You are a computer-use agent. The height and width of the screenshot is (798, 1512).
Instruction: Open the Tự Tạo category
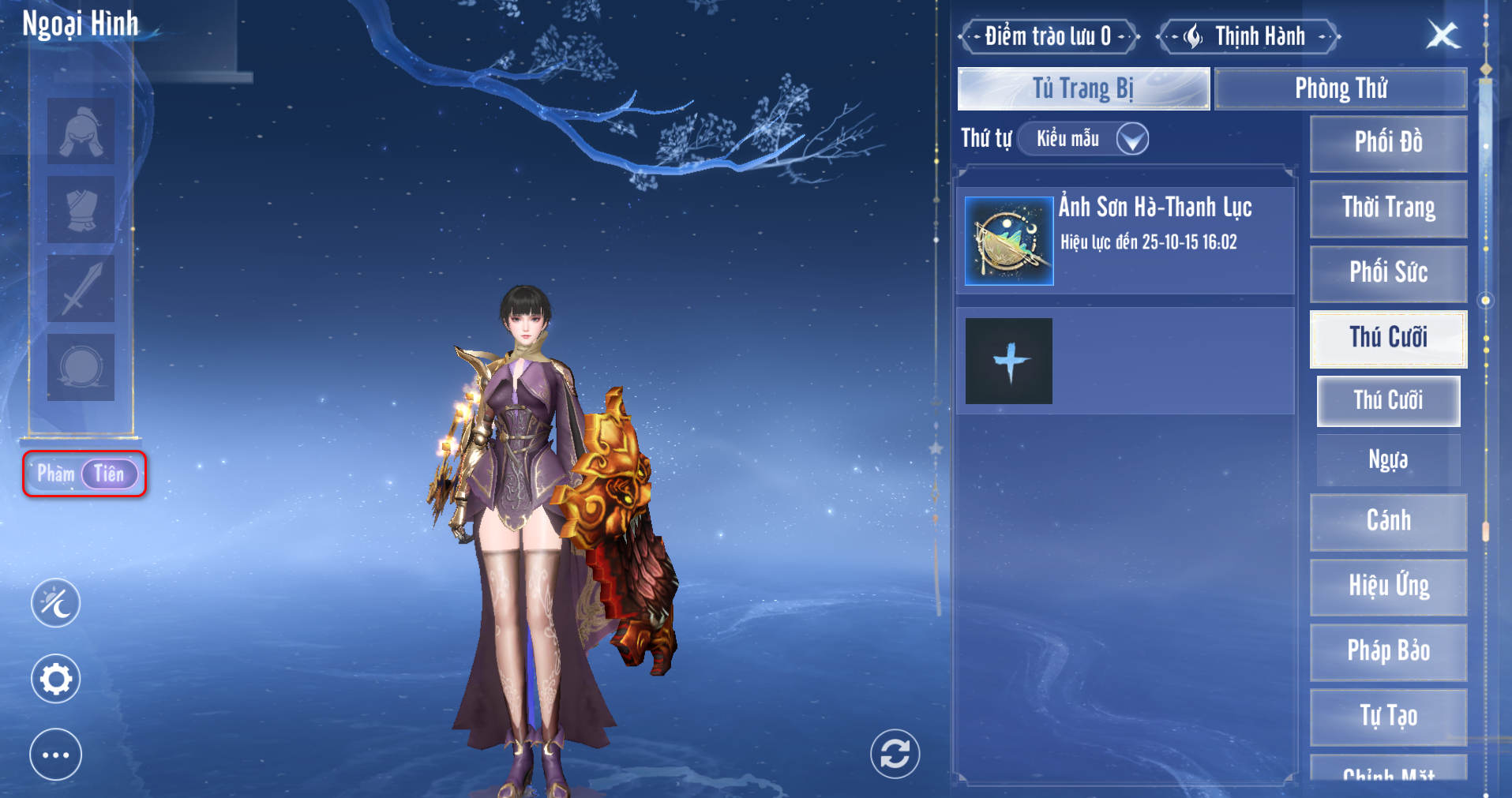1388,716
